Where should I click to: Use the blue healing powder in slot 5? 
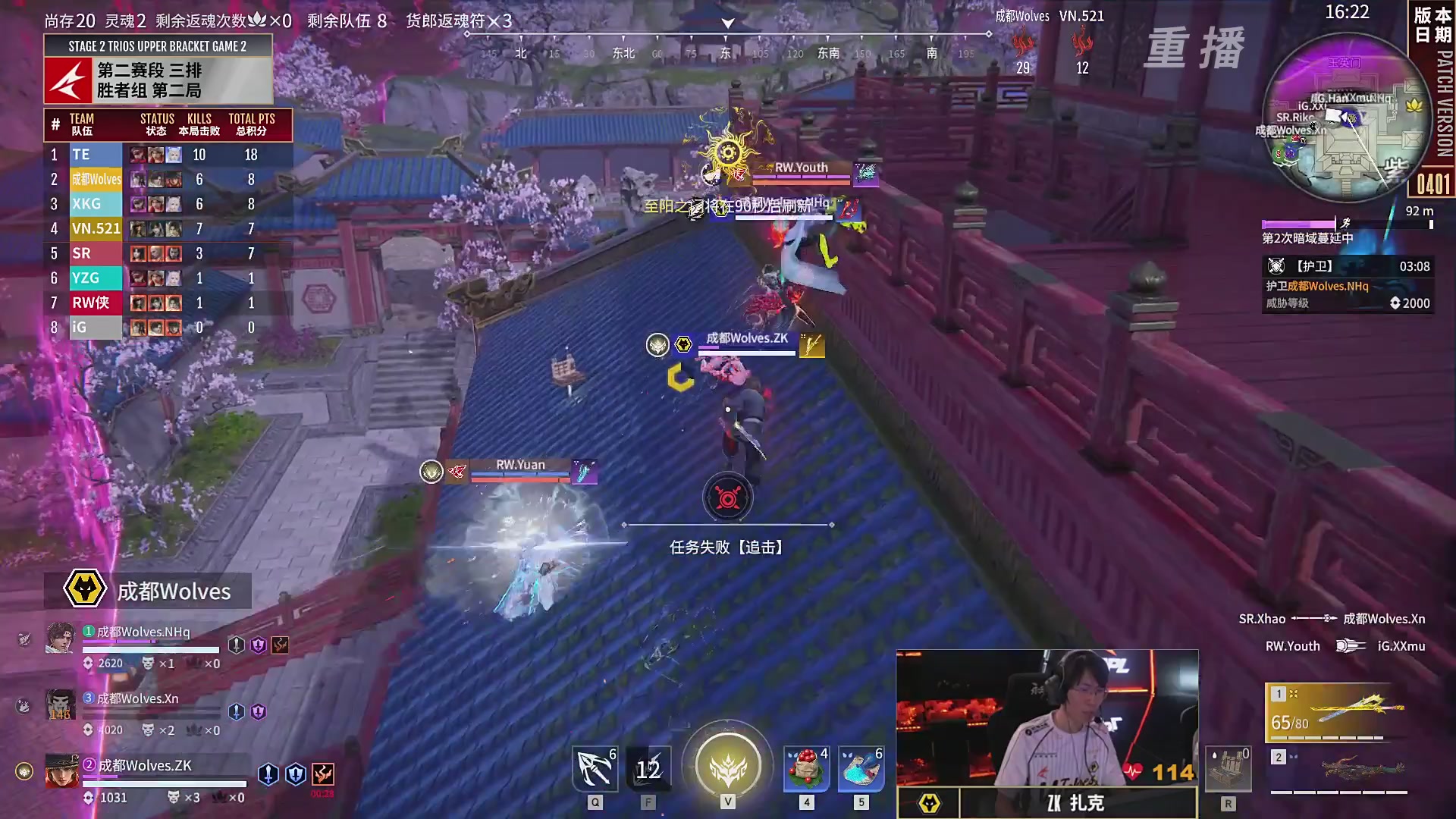(861, 768)
